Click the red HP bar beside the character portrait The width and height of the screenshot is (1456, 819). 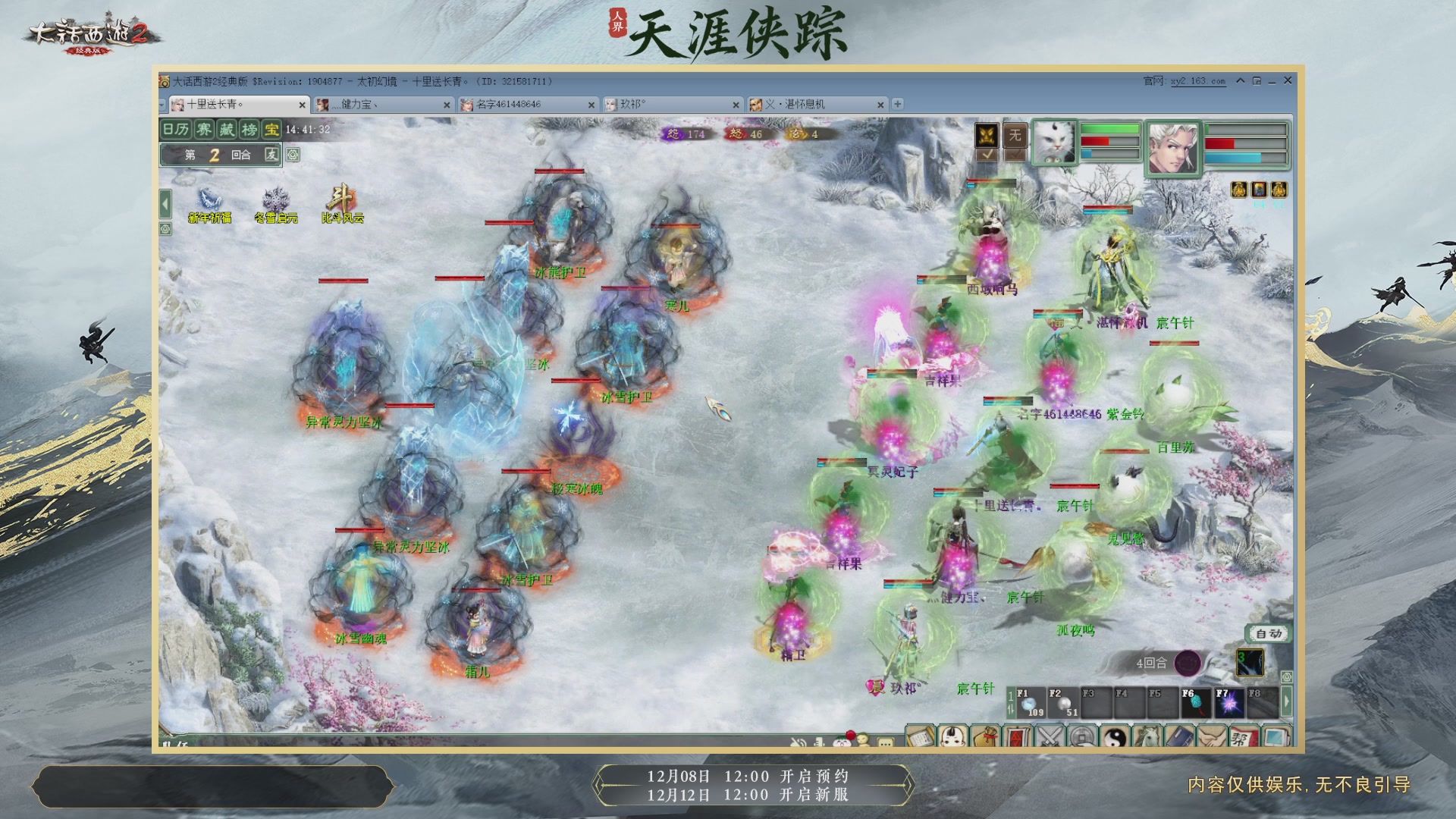[x=1244, y=143]
